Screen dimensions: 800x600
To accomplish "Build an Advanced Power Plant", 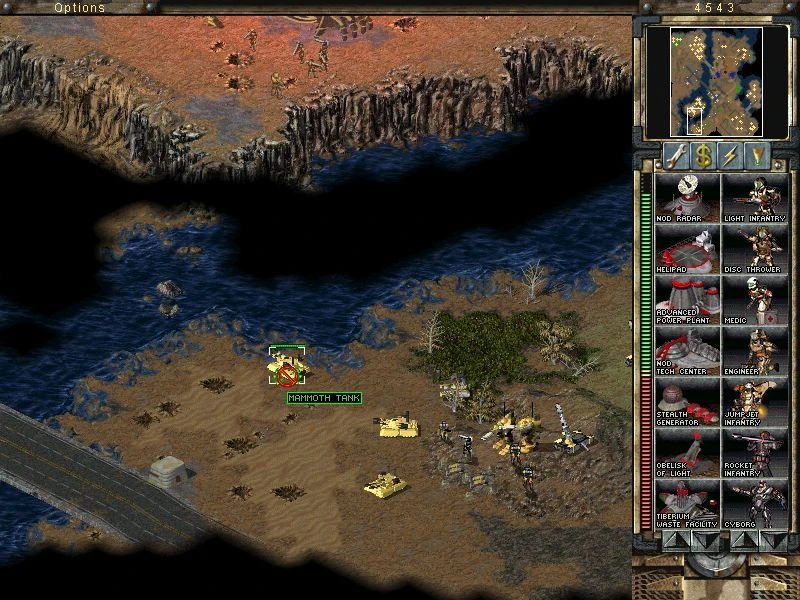I will [x=686, y=300].
